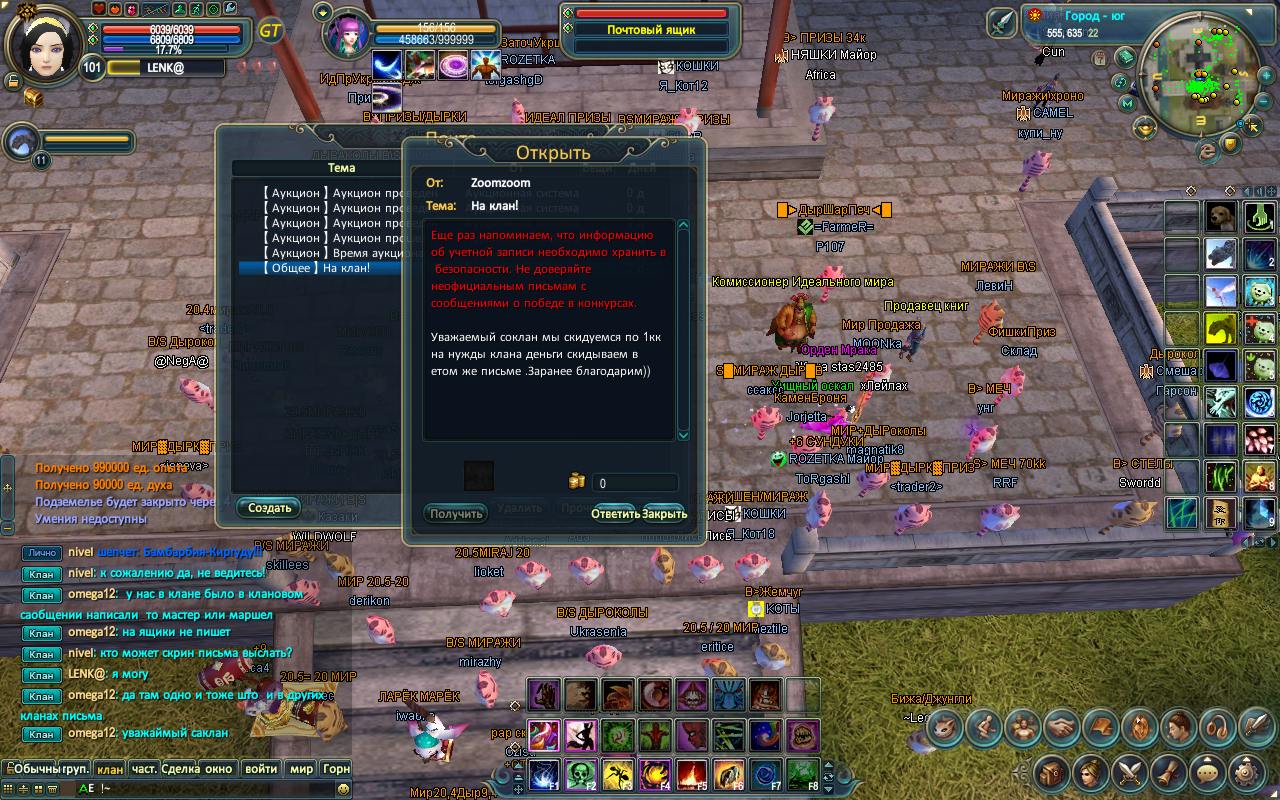Open the handshake trade icon

[x=1060, y=728]
